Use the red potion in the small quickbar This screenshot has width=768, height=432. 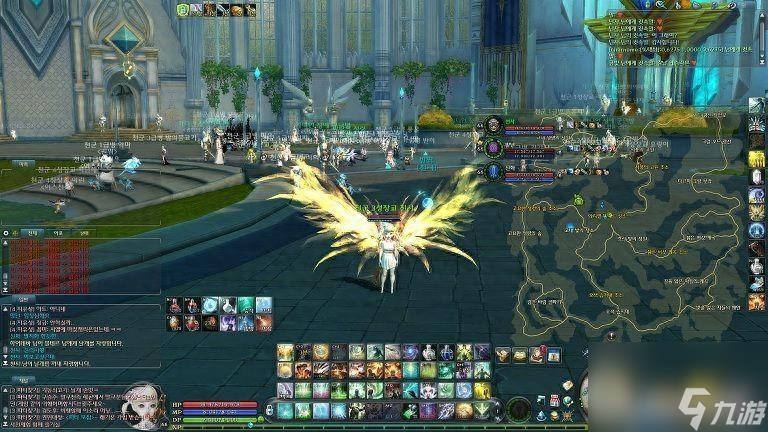[175, 305]
